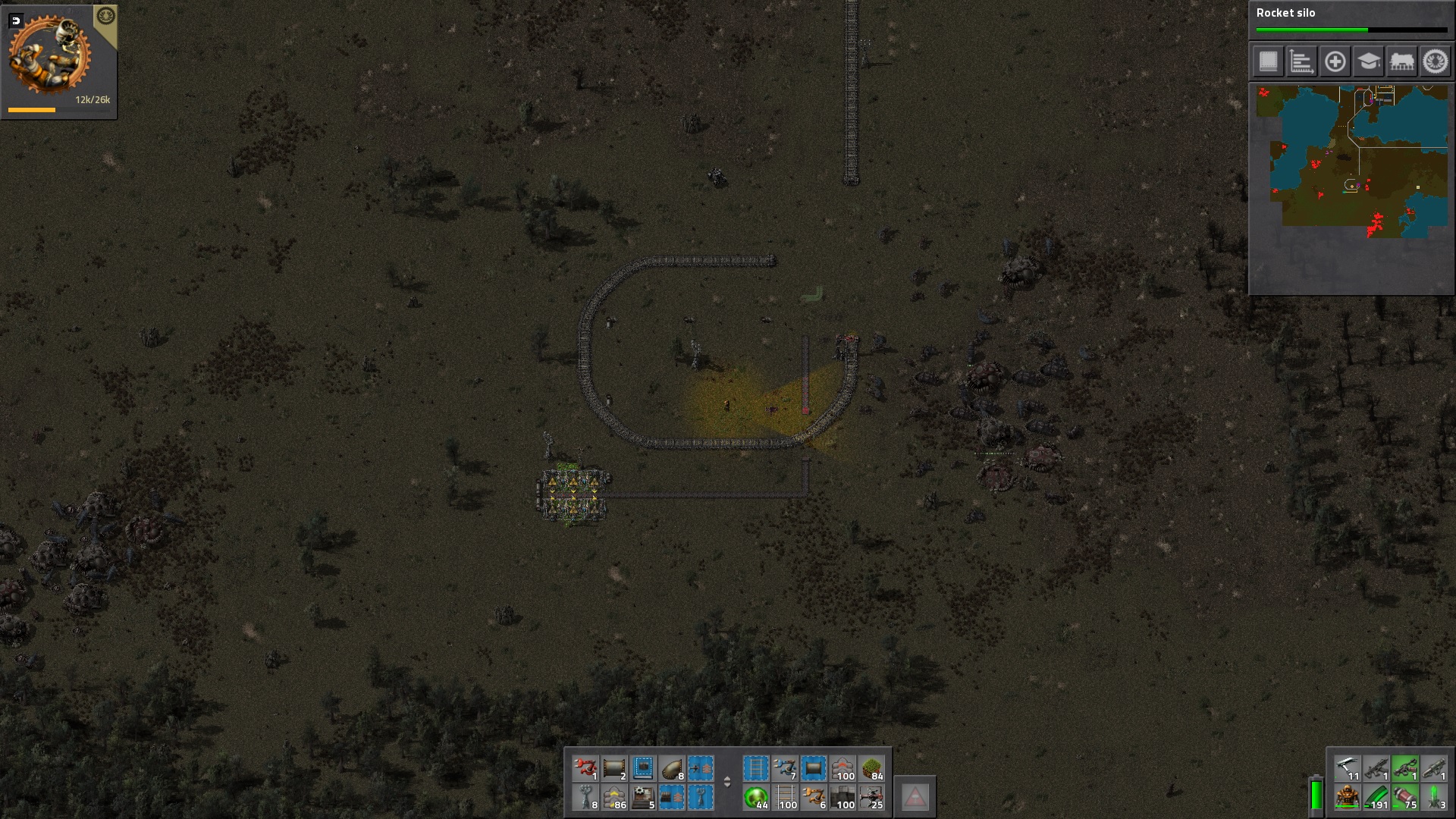Select the green uranium orb slot
The image size is (1456, 819).
pyautogui.click(x=756, y=798)
